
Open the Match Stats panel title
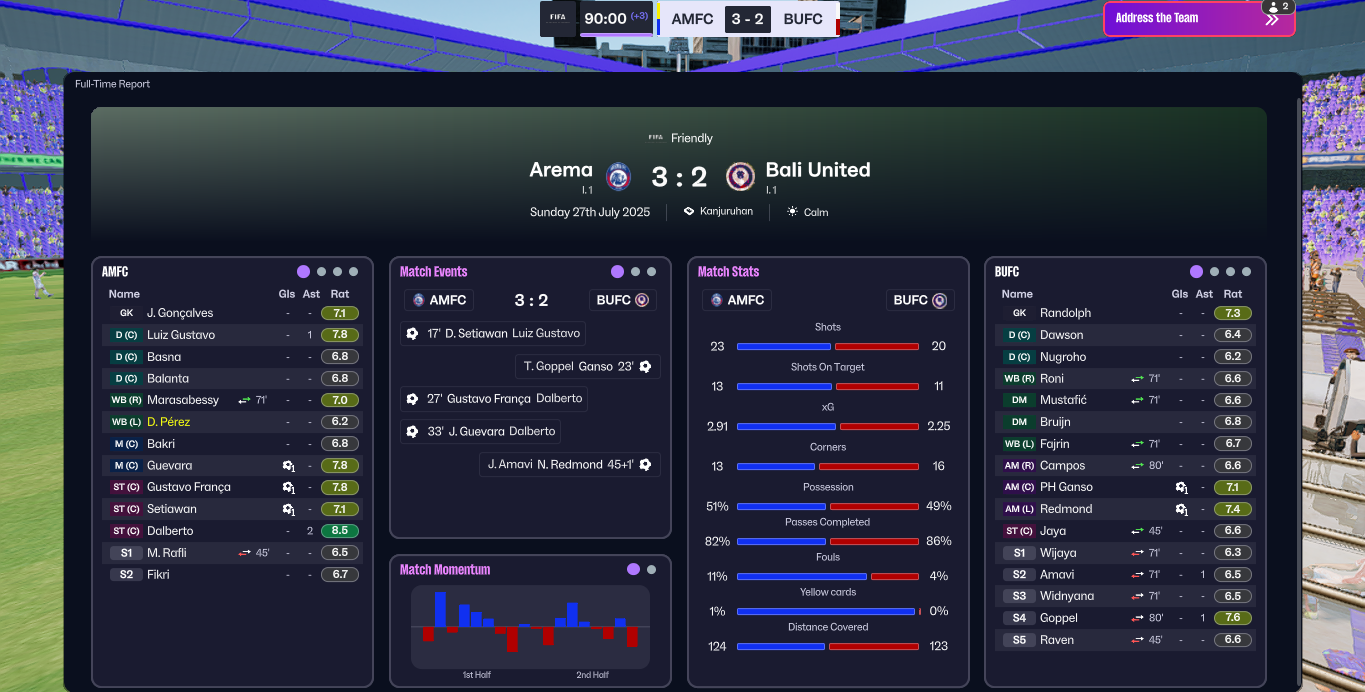coord(728,272)
